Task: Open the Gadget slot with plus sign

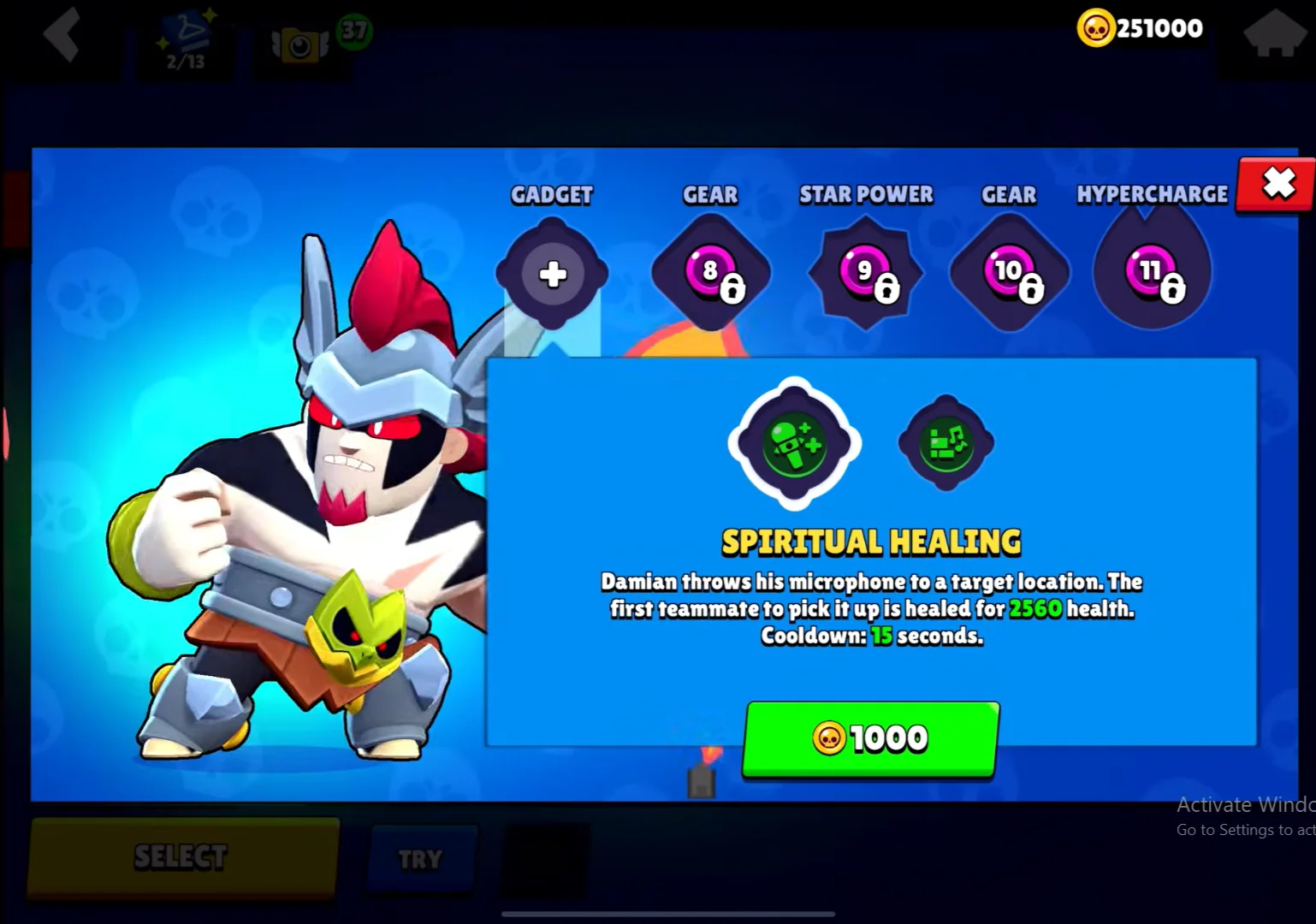Action: (553, 274)
